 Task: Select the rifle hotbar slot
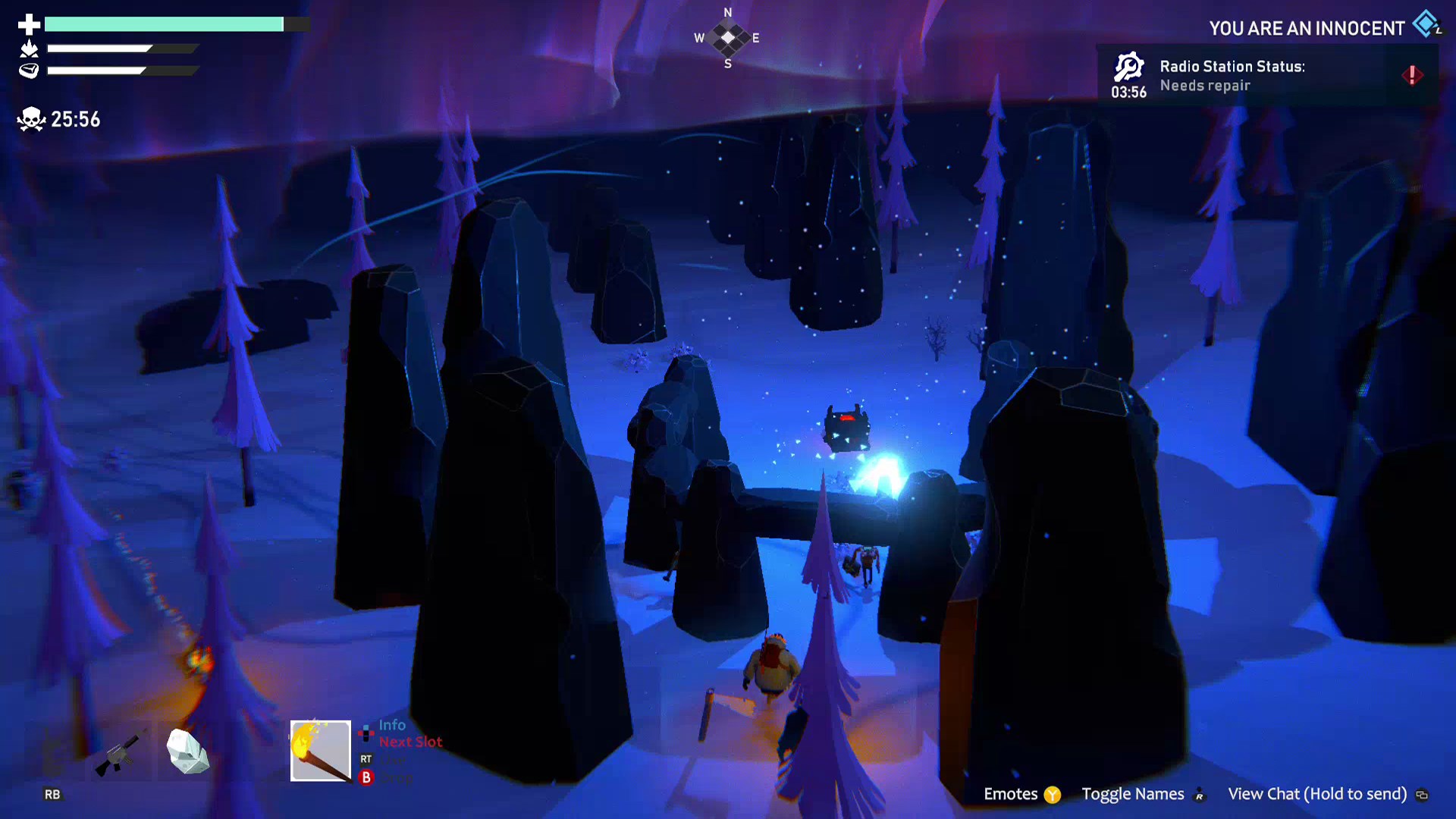[x=119, y=753]
